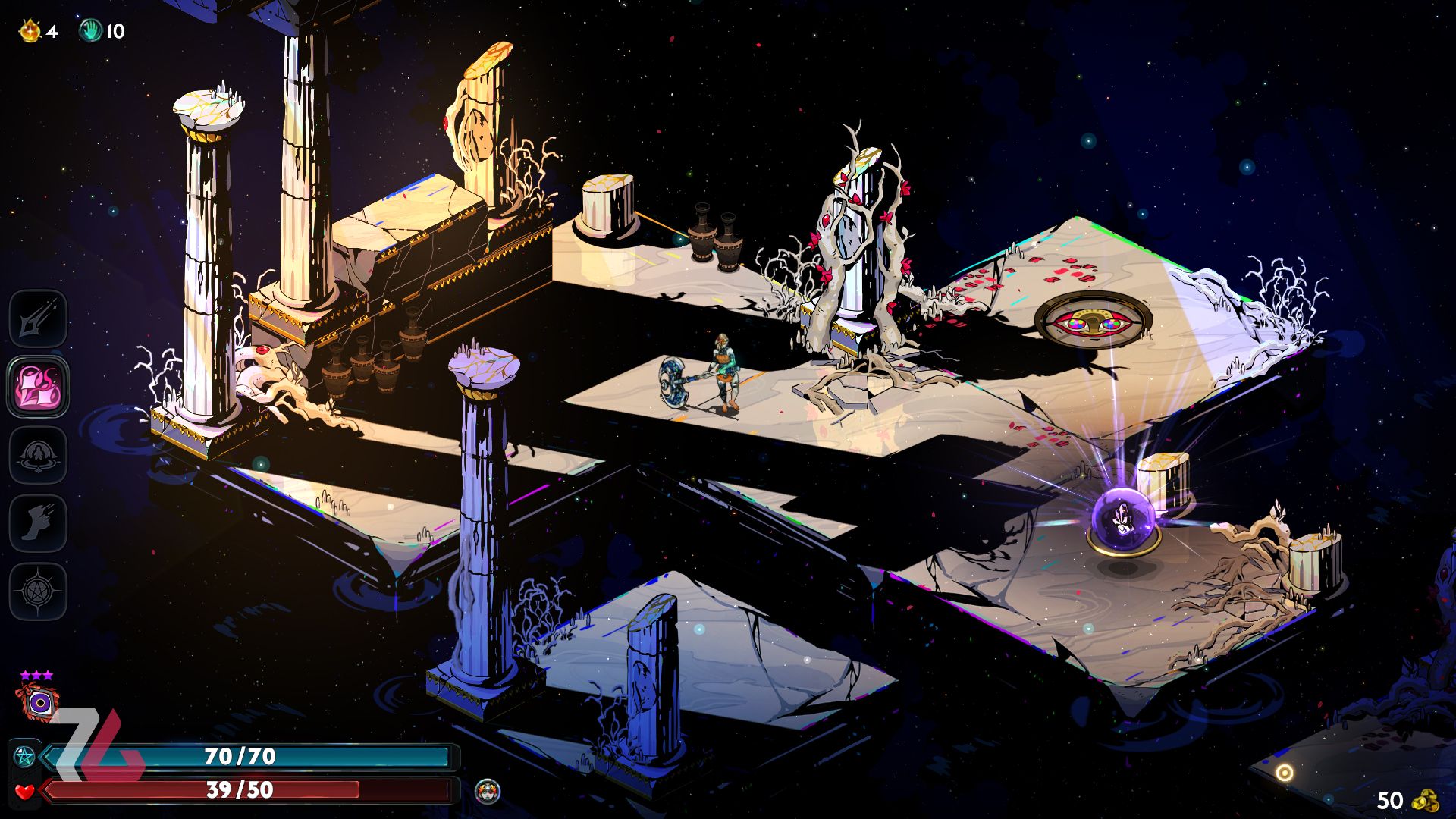Choose the winged-foot Sprint boon slot
The image size is (1456, 819).
coord(38,523)
